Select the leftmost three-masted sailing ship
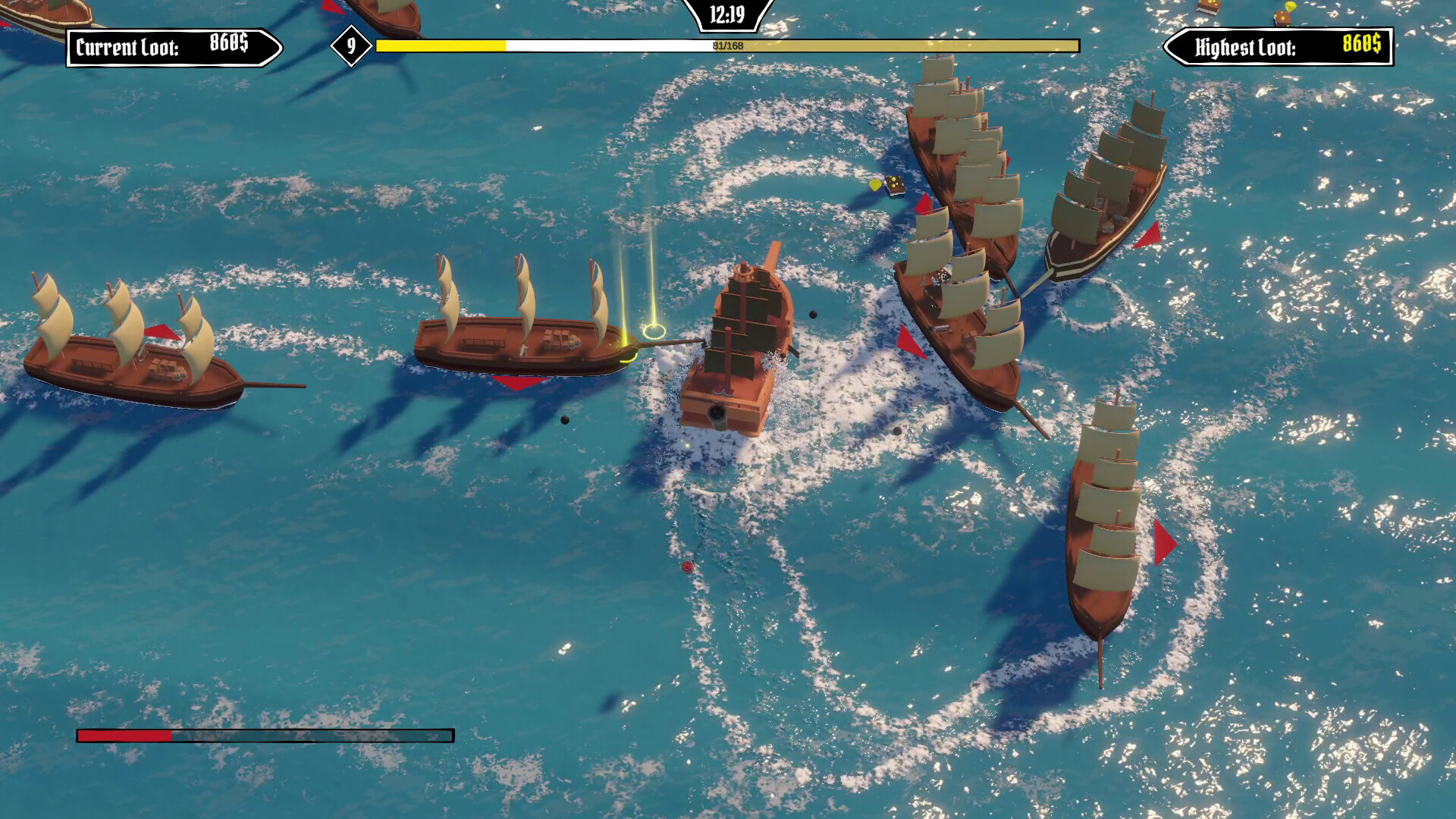Screen dimensions: 1456x819 point(125,356)
